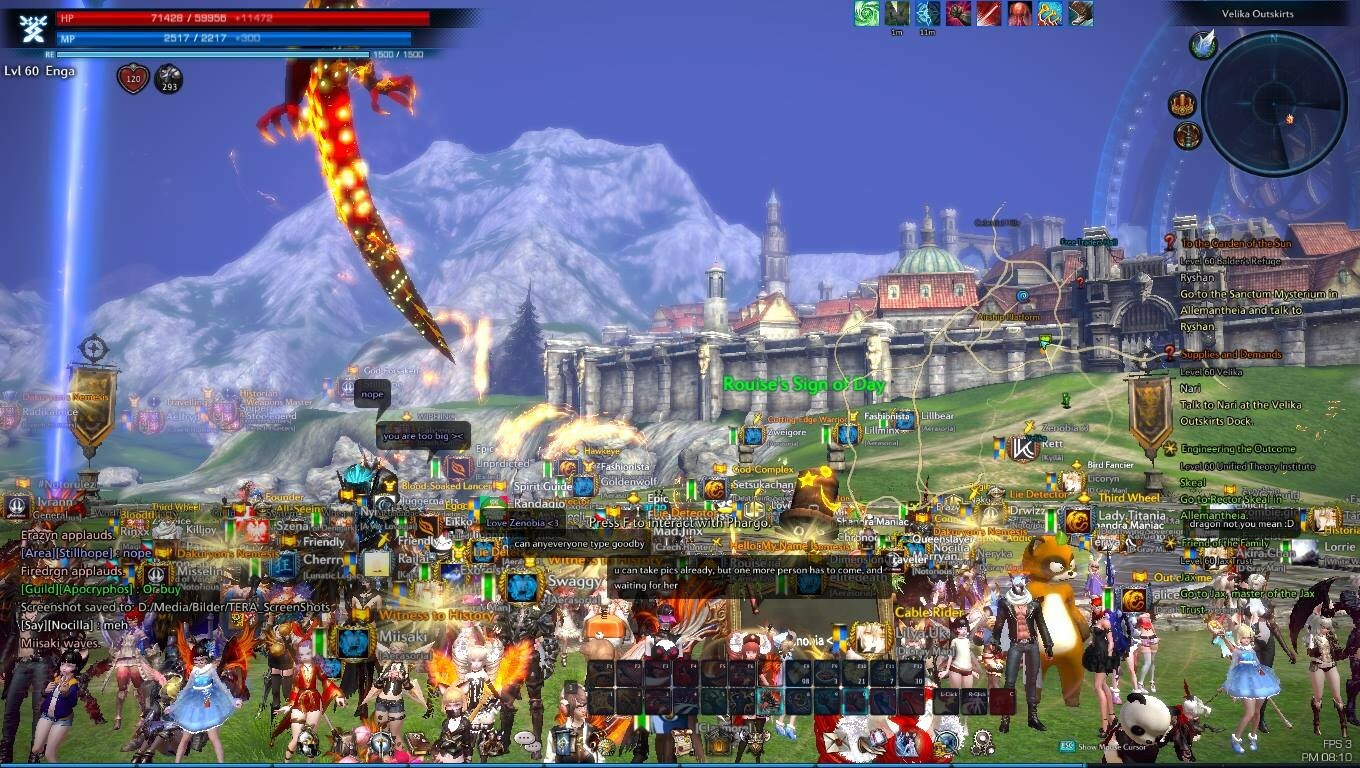Click the speech bubble chat icon

coord(526,739)
